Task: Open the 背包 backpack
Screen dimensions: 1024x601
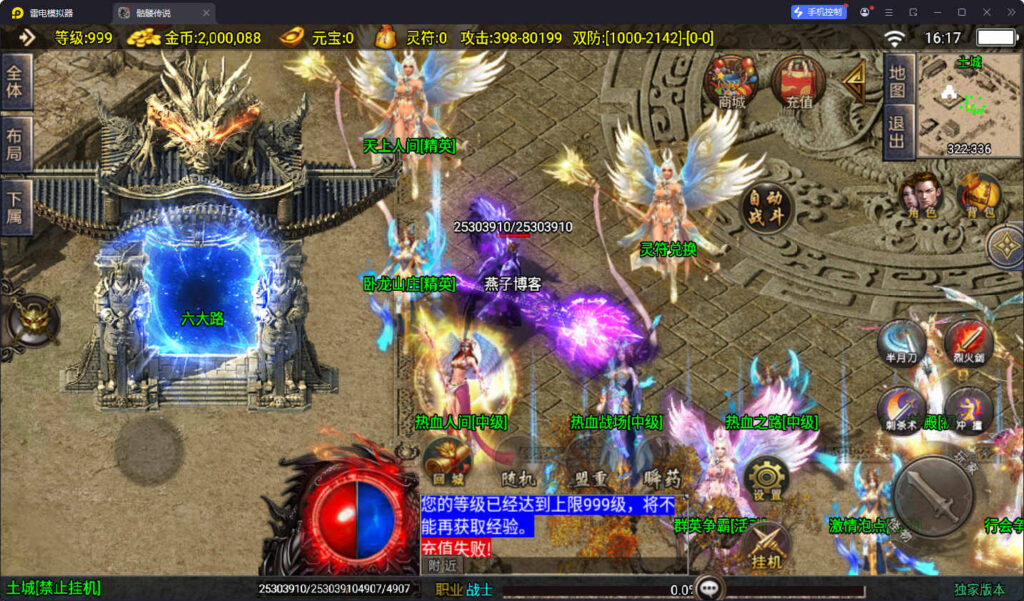Action: [980, 196]
